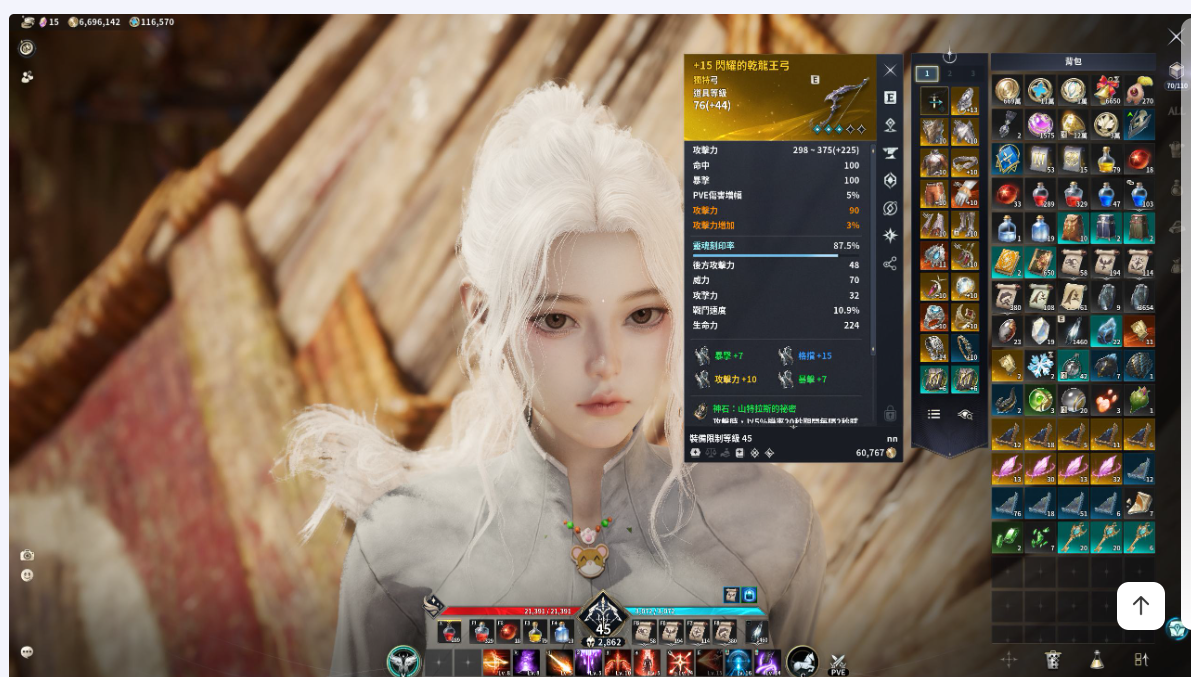Use the yellow potion in backpack
Screen dimensions: 1191x677
(1105, 158)
